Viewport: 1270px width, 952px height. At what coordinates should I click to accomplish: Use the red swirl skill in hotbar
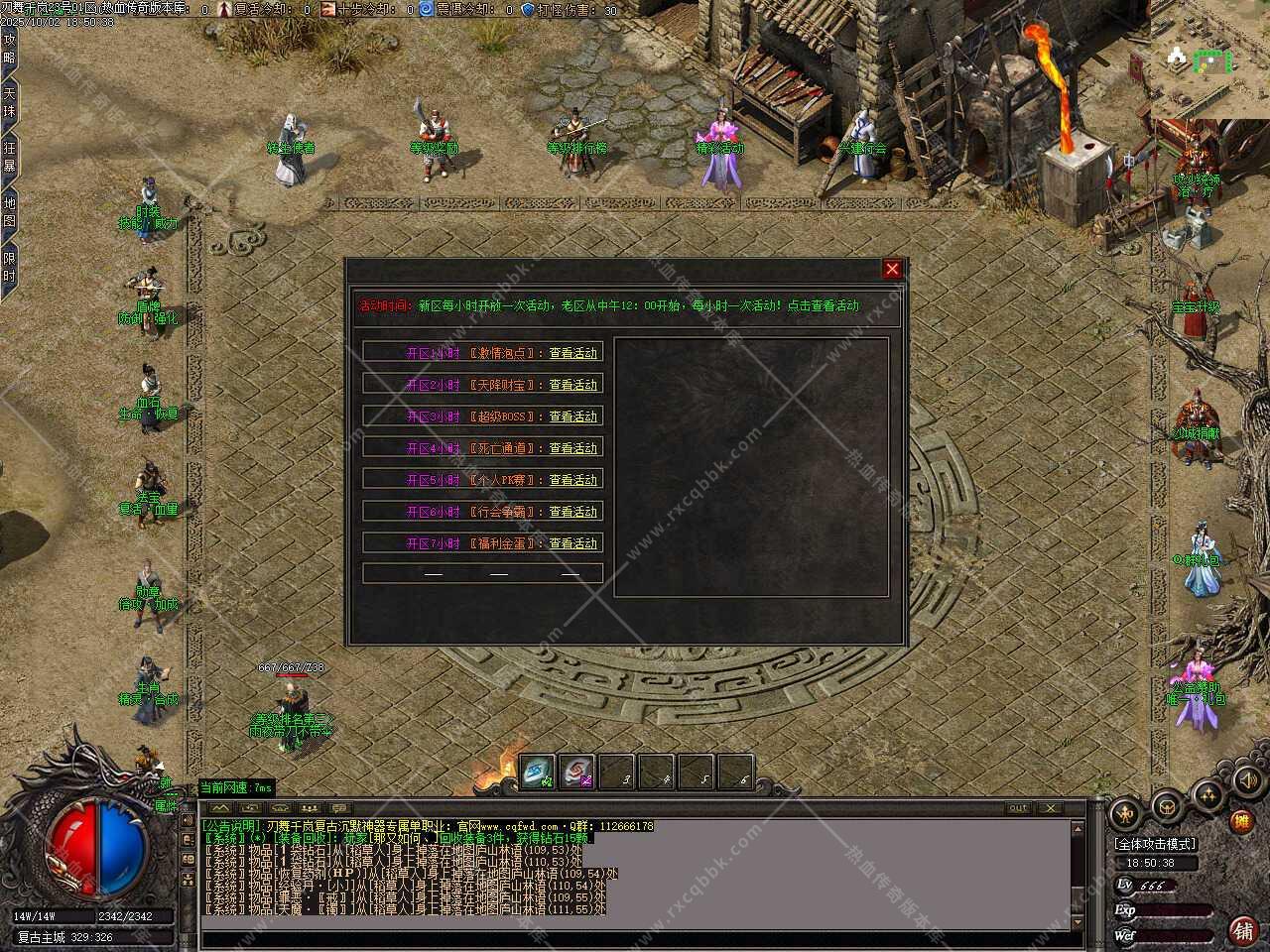tap(576, 773)
